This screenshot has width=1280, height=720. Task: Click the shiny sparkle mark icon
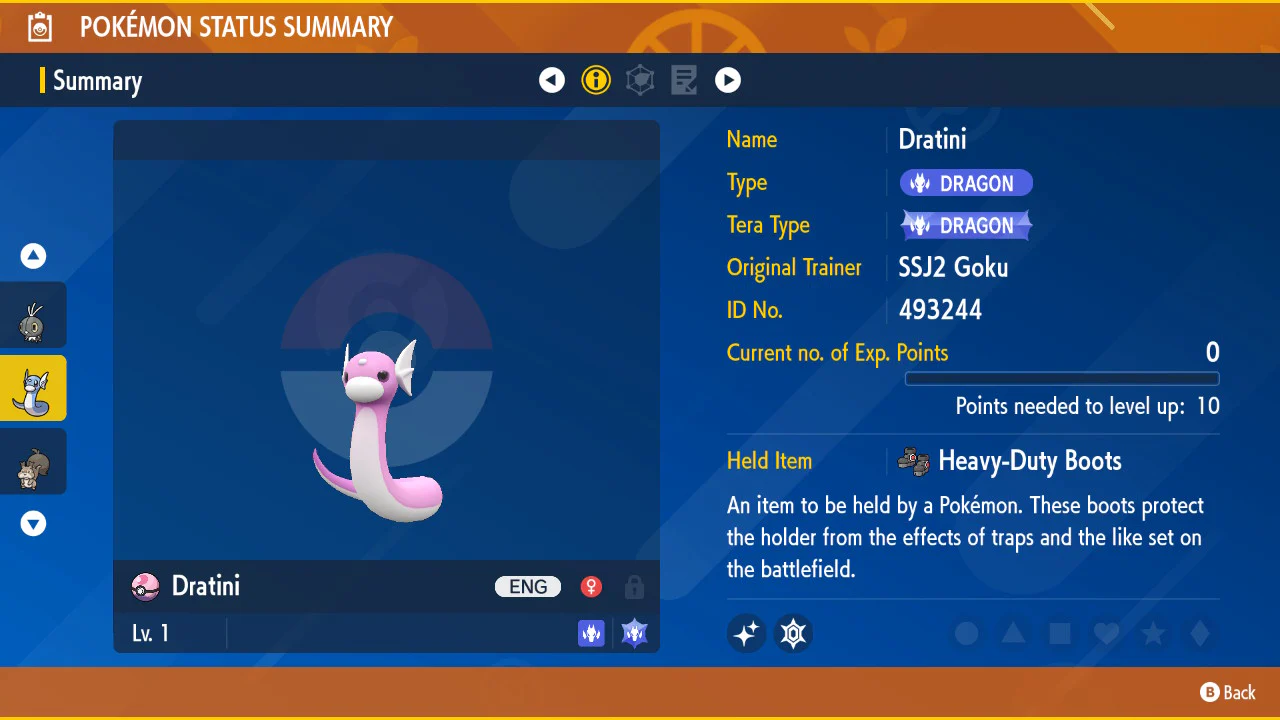(x=746, y=633)
